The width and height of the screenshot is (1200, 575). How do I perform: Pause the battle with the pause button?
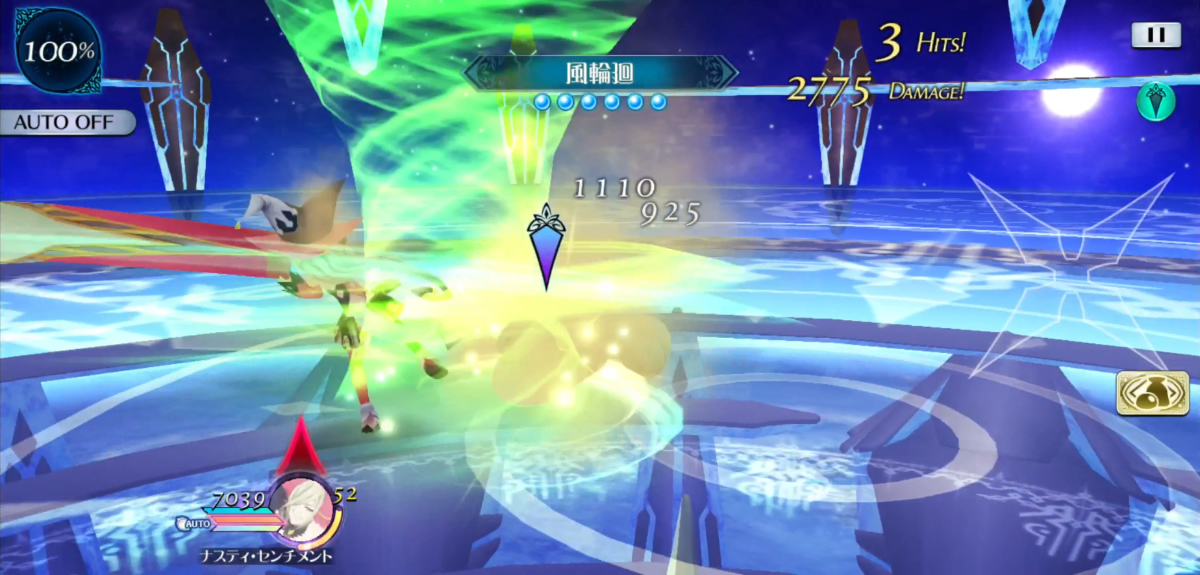[1156, 35]
